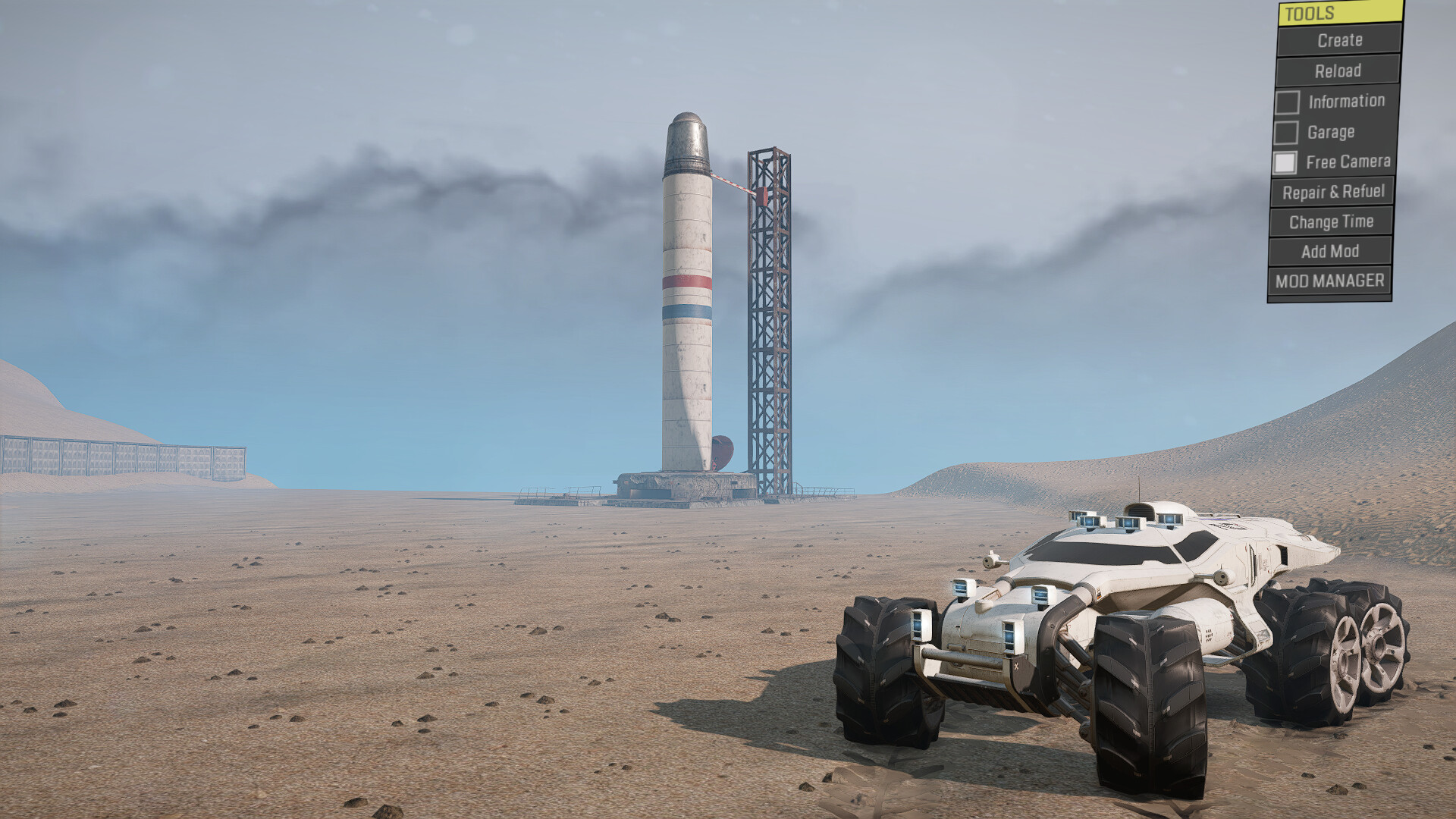Toggle the Information checkbox
Image resolution: width=1456 pixels, height=819 pixels.
[1287, 102]
